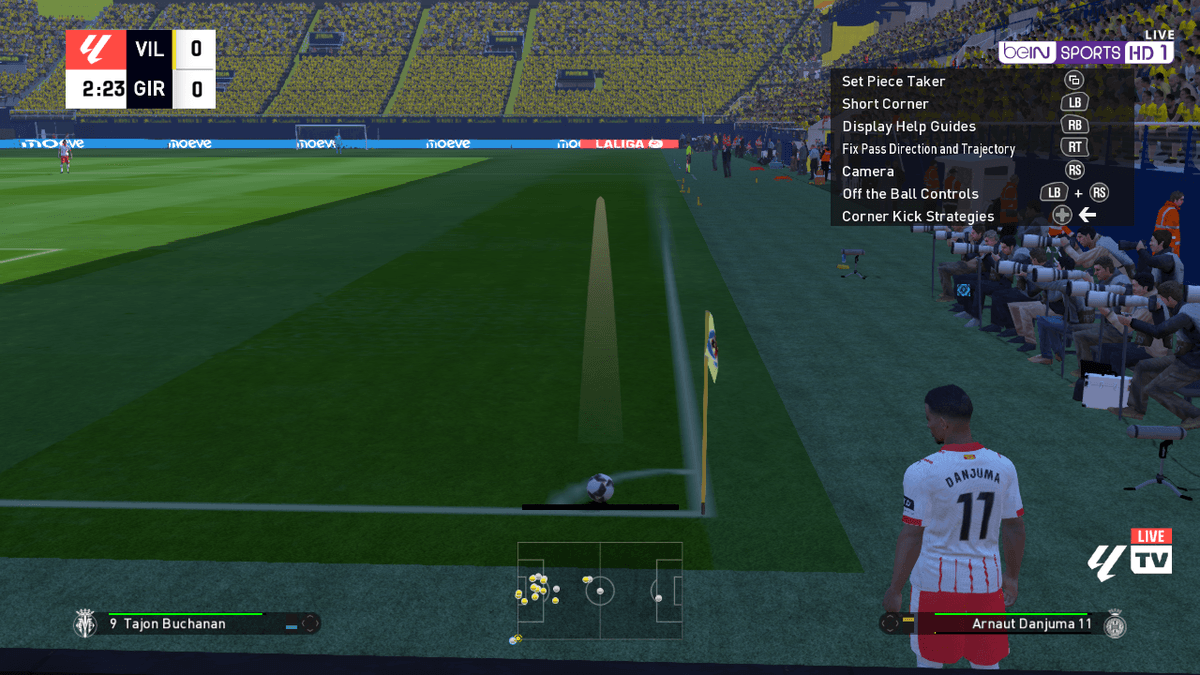Select the Set Piece Taker option
The image size is (1200, 675).
(x=893, y=81)
